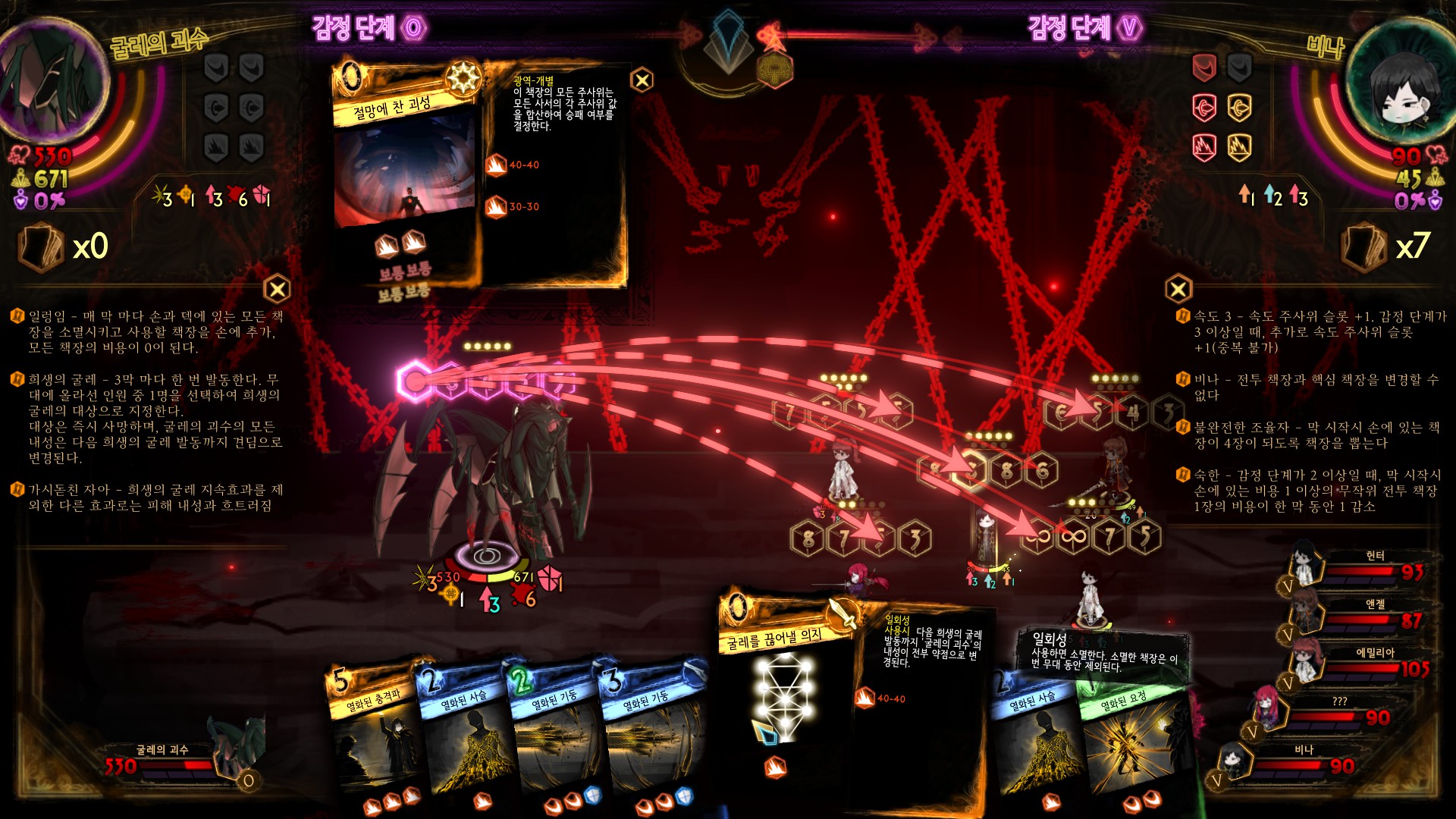Close the Beast of Yoke passive list
Viewport: 1456px width, 819px height.
(x=278, y=289)
